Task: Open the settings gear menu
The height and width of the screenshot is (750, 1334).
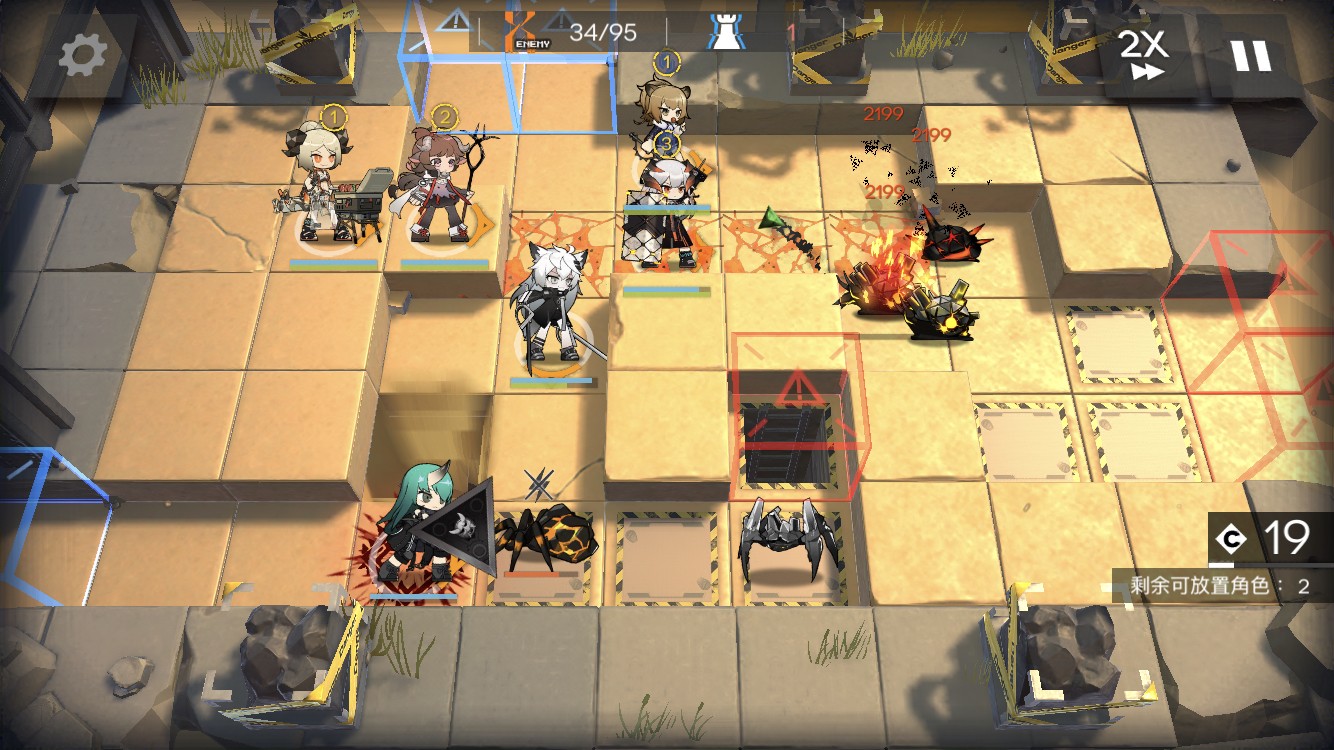Action: pos(82,54)
